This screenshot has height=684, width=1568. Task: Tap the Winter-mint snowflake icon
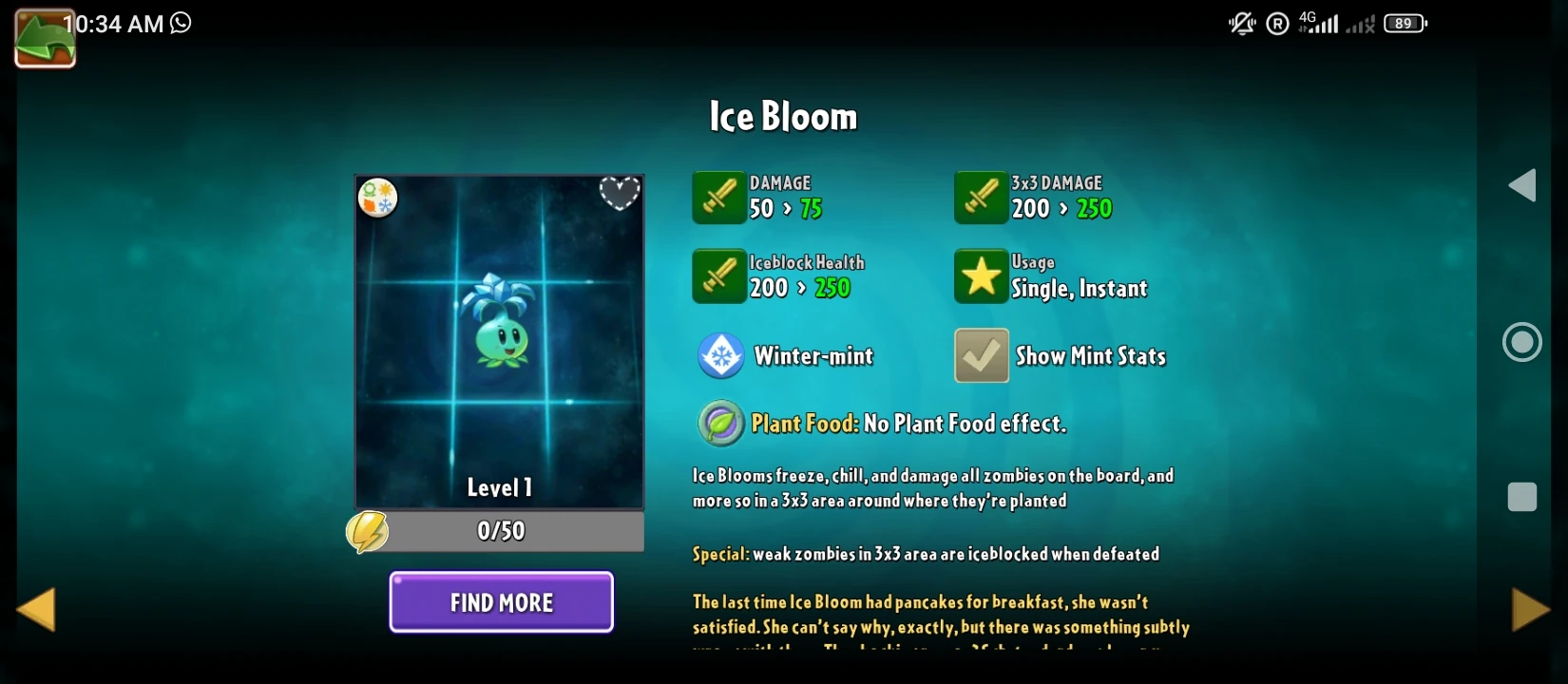721,355
